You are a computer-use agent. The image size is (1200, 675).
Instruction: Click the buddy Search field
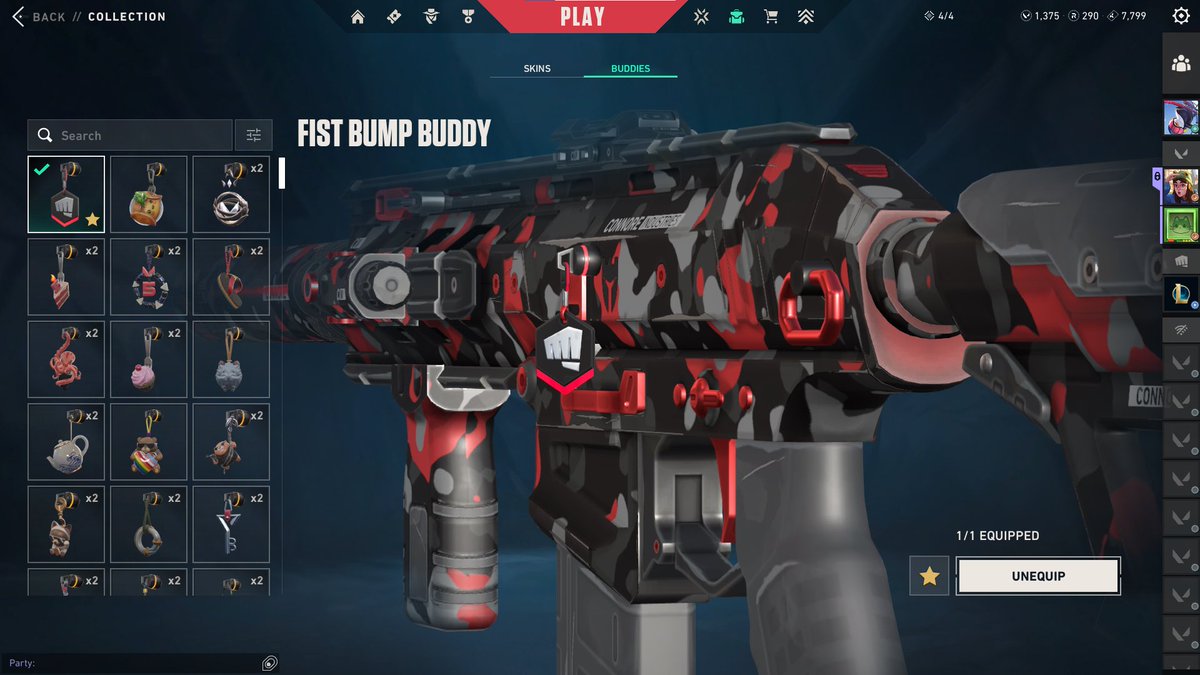140,135
